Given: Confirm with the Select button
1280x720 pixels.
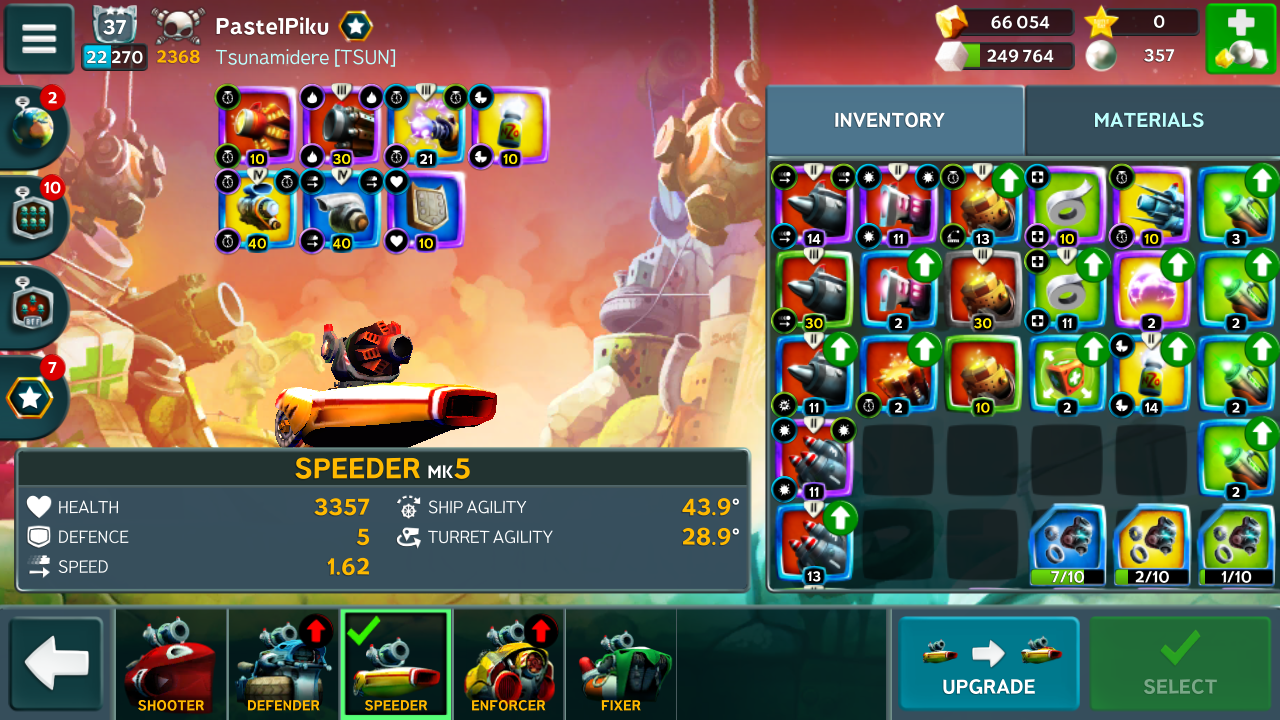Looking at the screenshot, I should click(x=1179, y=664).
